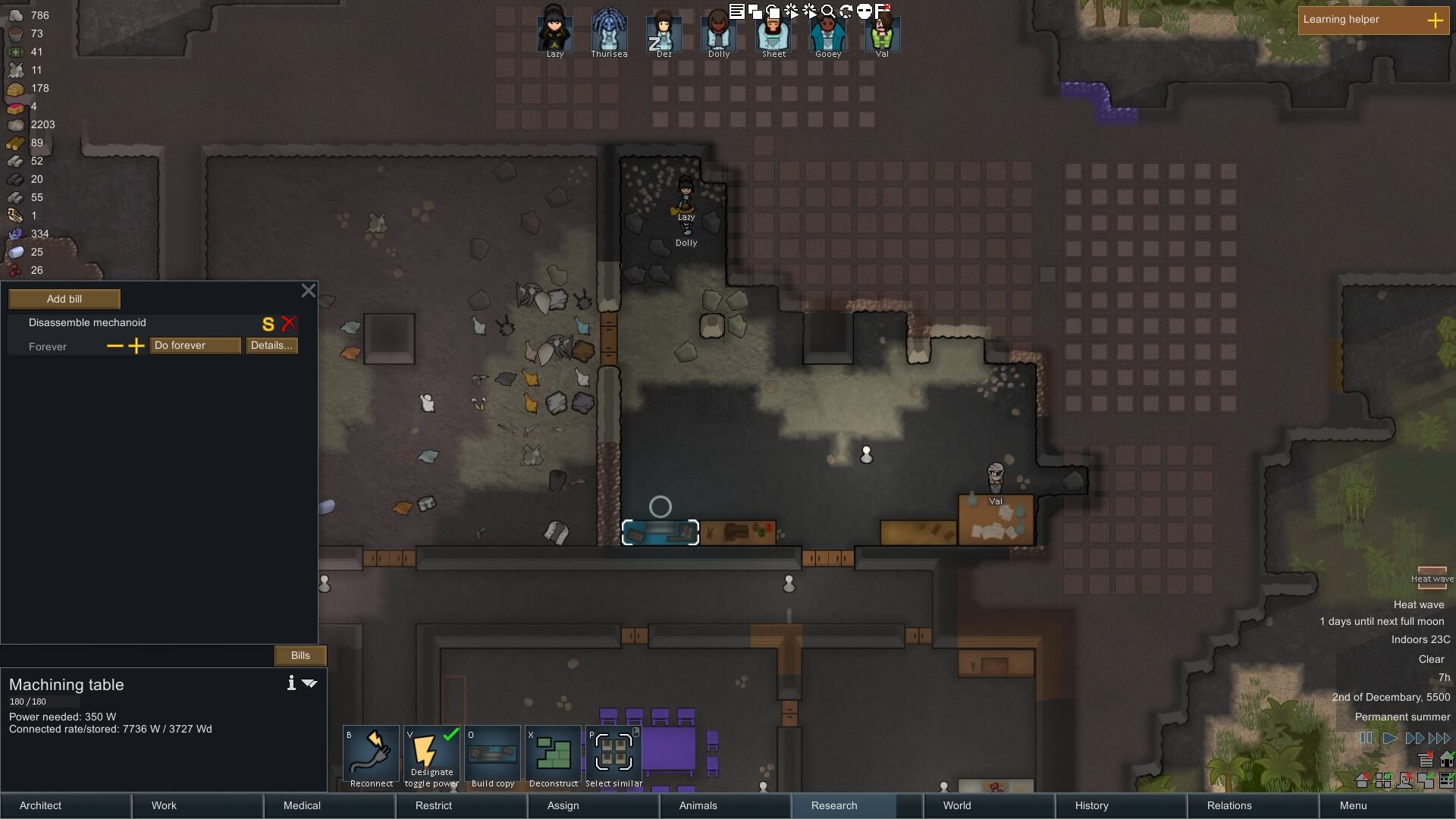The height and width of the screenshot is (819, 1456).
Task: Deconstruct the machining table
Action: pos(554,755)
